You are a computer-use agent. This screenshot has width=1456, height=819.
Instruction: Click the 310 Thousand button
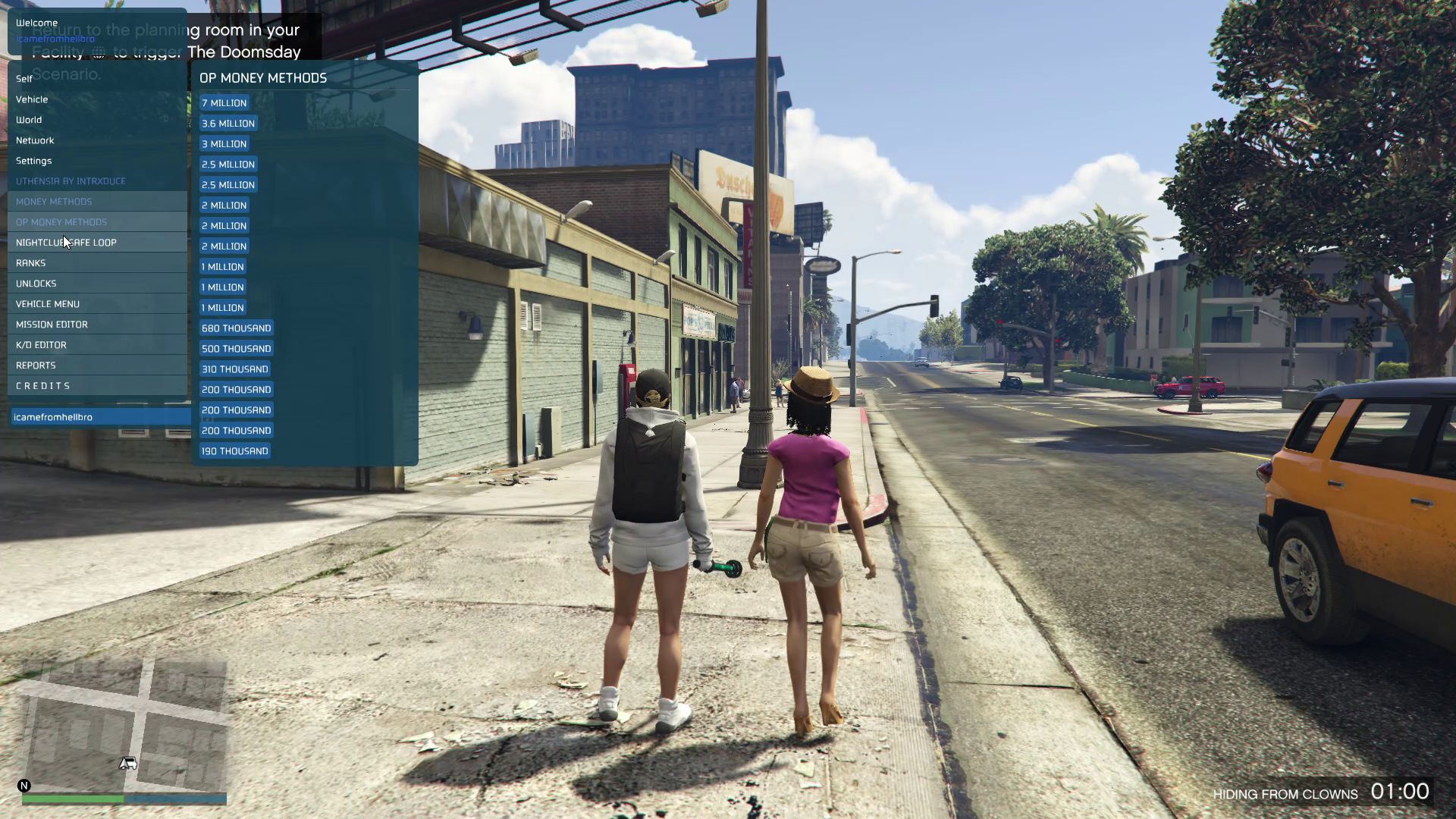coord(235,369)
